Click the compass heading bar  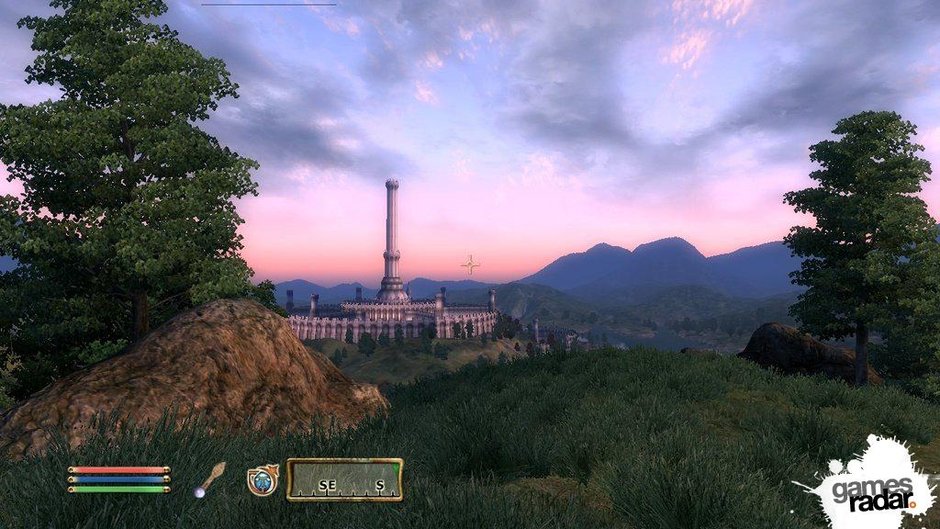coord(345,480)
